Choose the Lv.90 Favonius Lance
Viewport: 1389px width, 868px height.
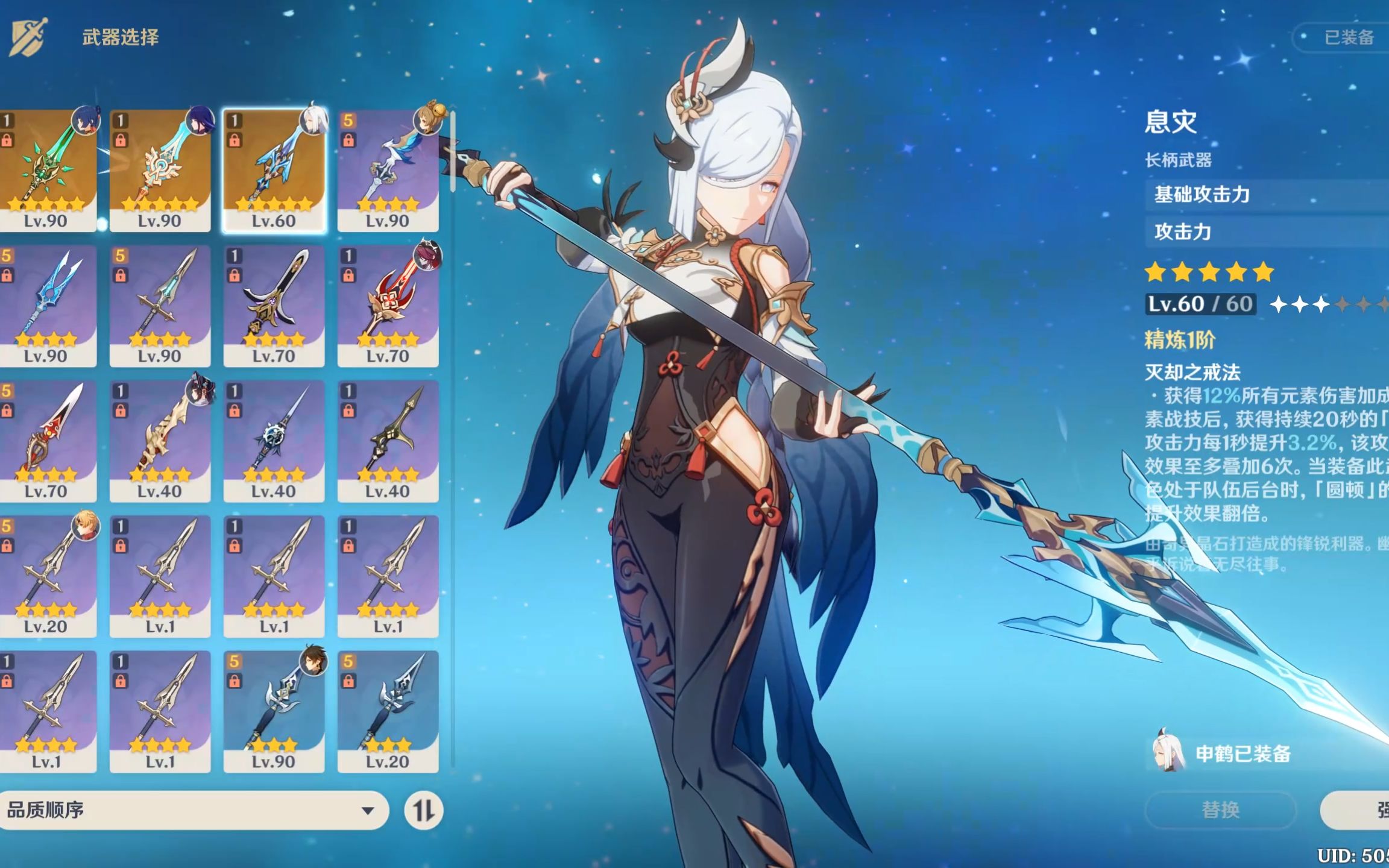point(160,305)
